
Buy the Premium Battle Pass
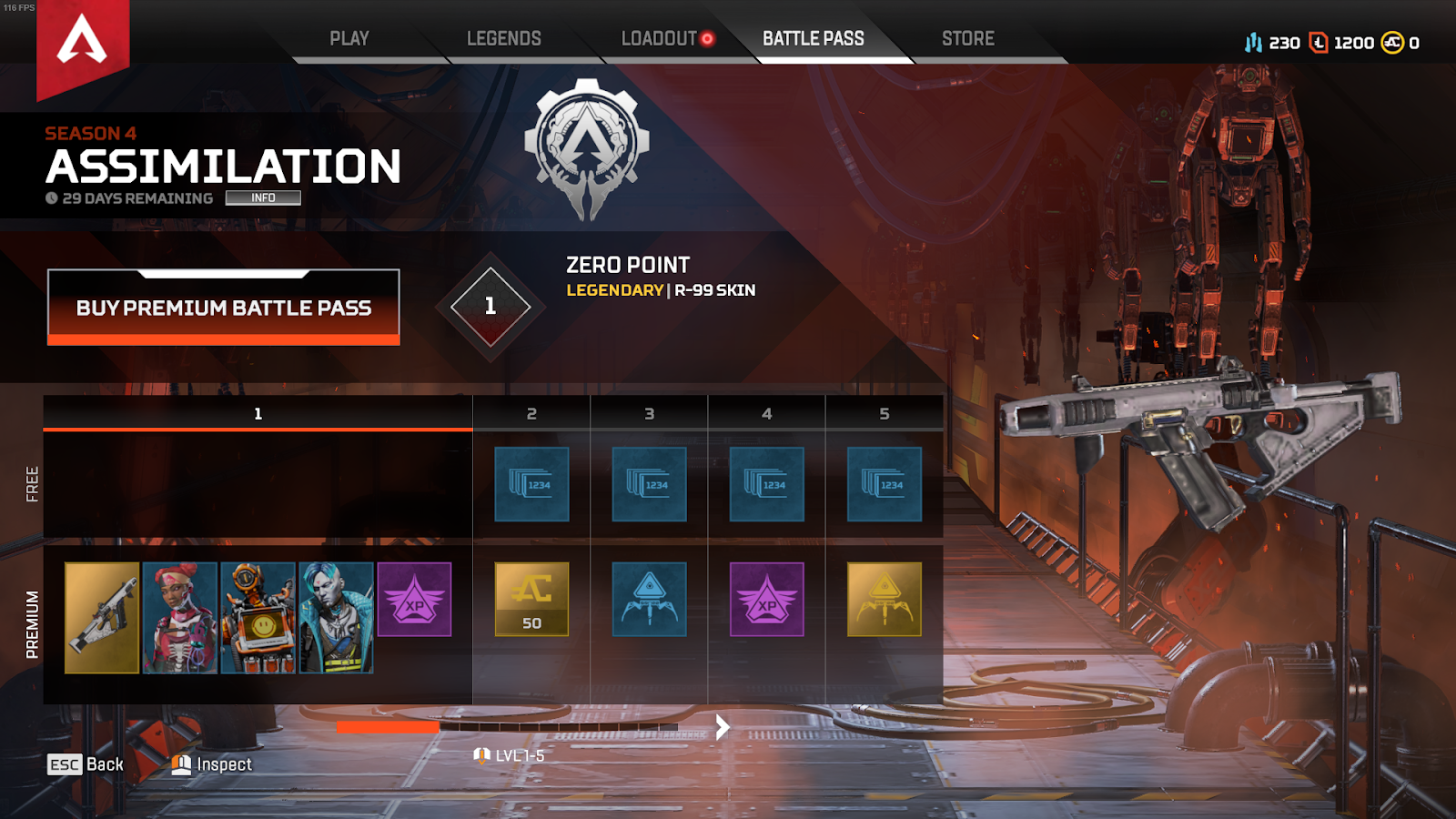[x=224, y=308]
